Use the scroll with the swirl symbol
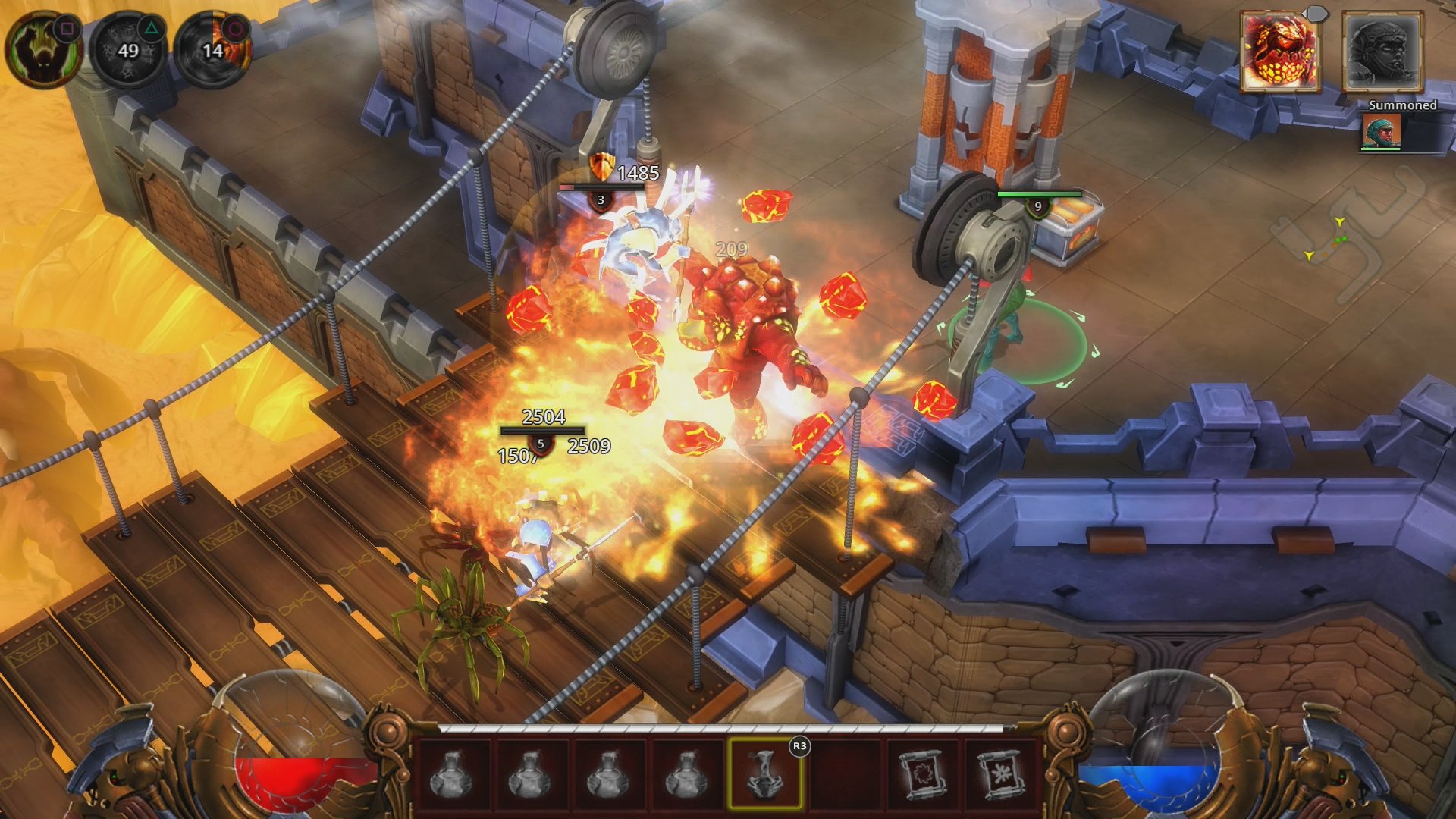 point(924,774)
